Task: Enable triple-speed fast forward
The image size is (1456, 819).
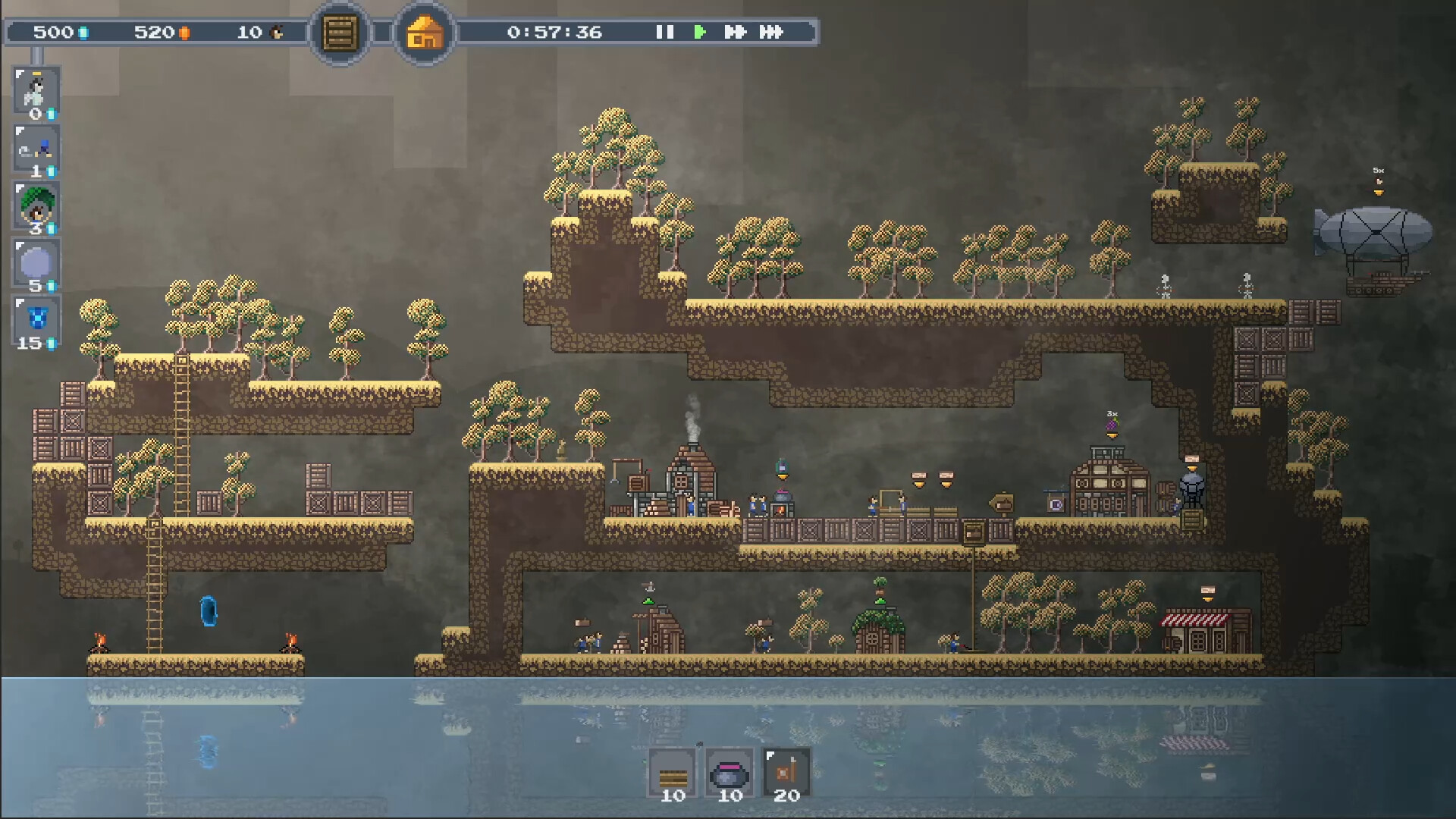Action: pos(769,33)
